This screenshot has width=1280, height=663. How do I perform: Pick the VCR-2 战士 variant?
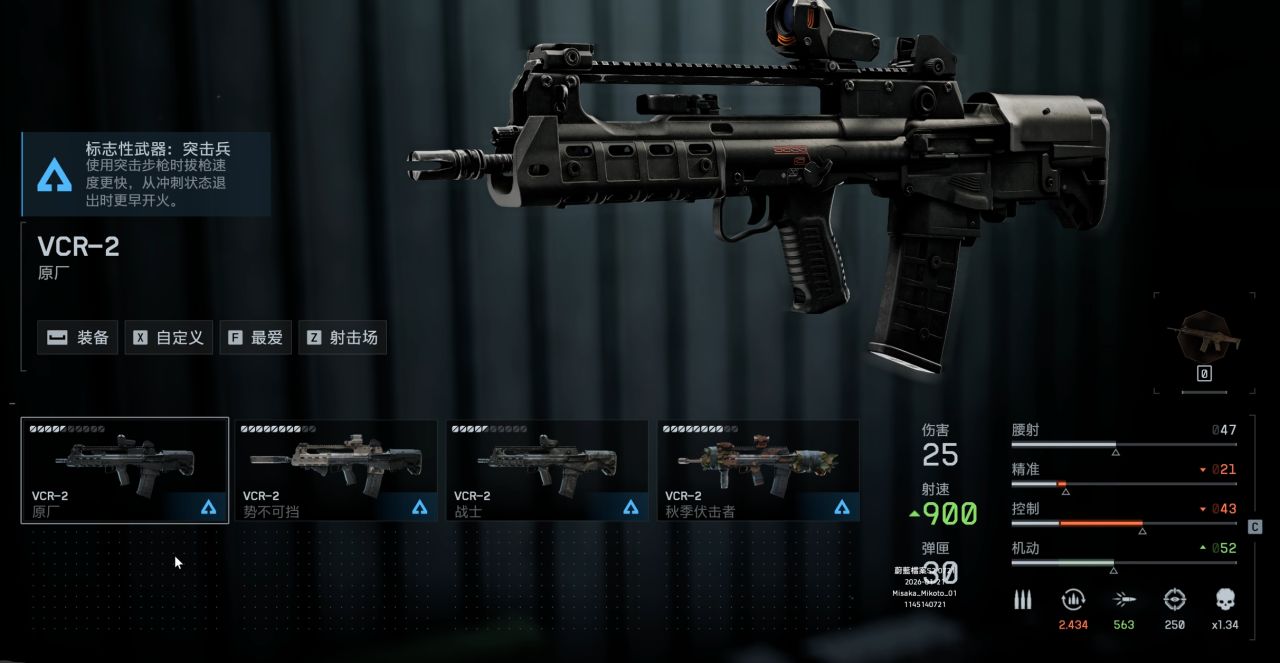pyautogui.click(x=547, y=470)
